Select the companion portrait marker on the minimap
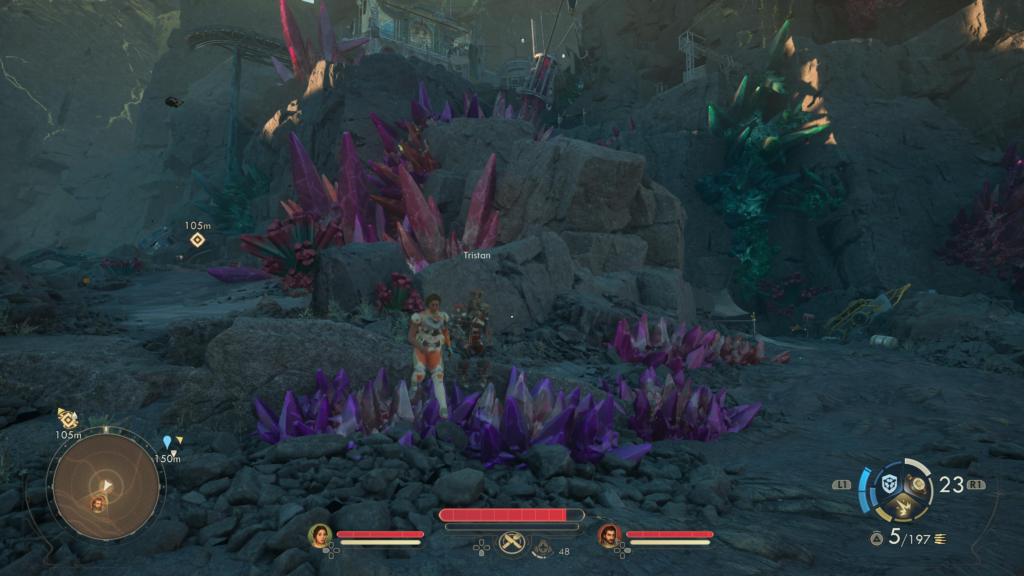Image resolution: width=1024 pixels, height=576 pixels. click(x=98, y=503)
